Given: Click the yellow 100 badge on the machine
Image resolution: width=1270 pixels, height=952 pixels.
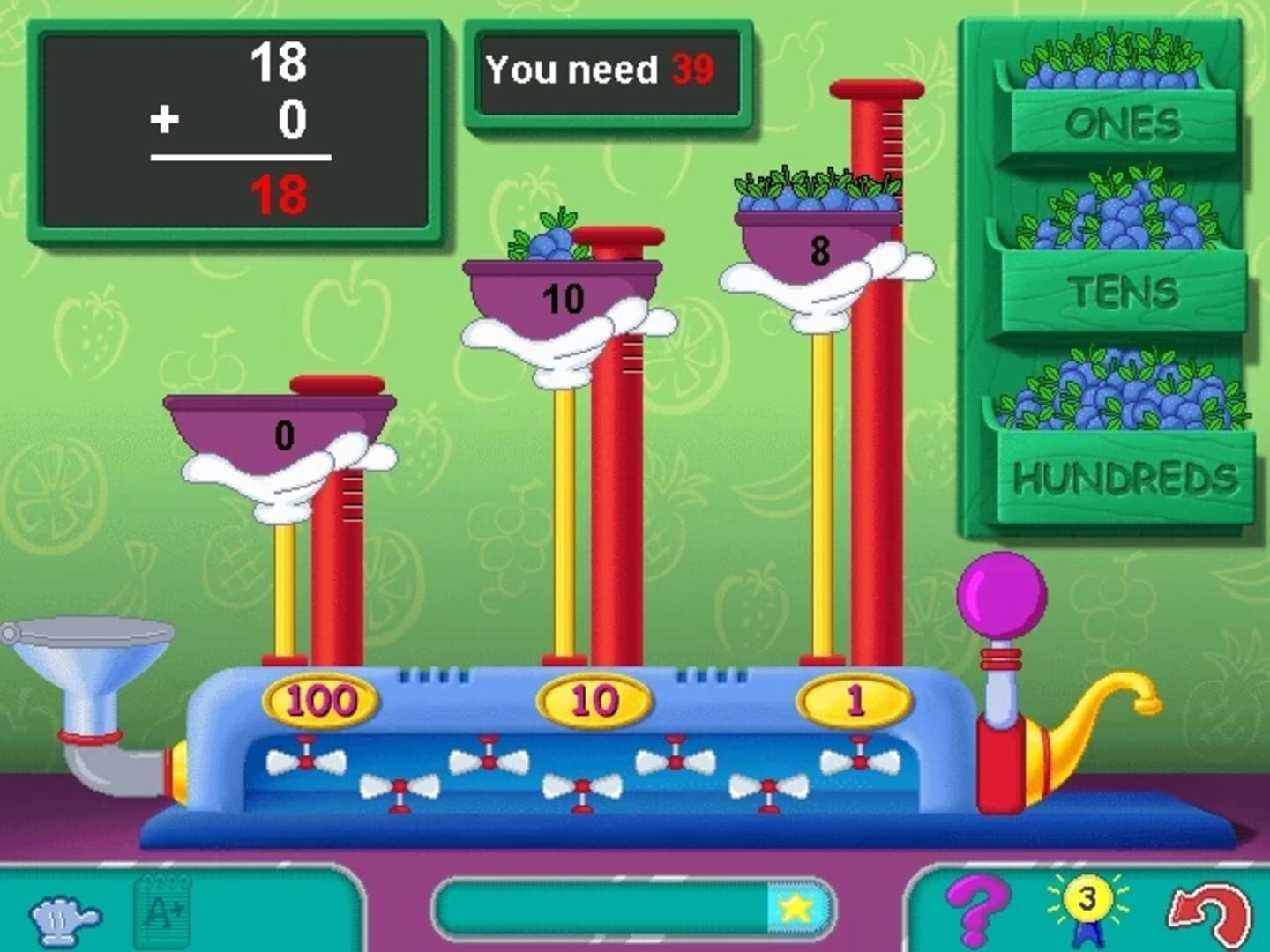Looking at the screenshot, I should (x=320, y=701).
